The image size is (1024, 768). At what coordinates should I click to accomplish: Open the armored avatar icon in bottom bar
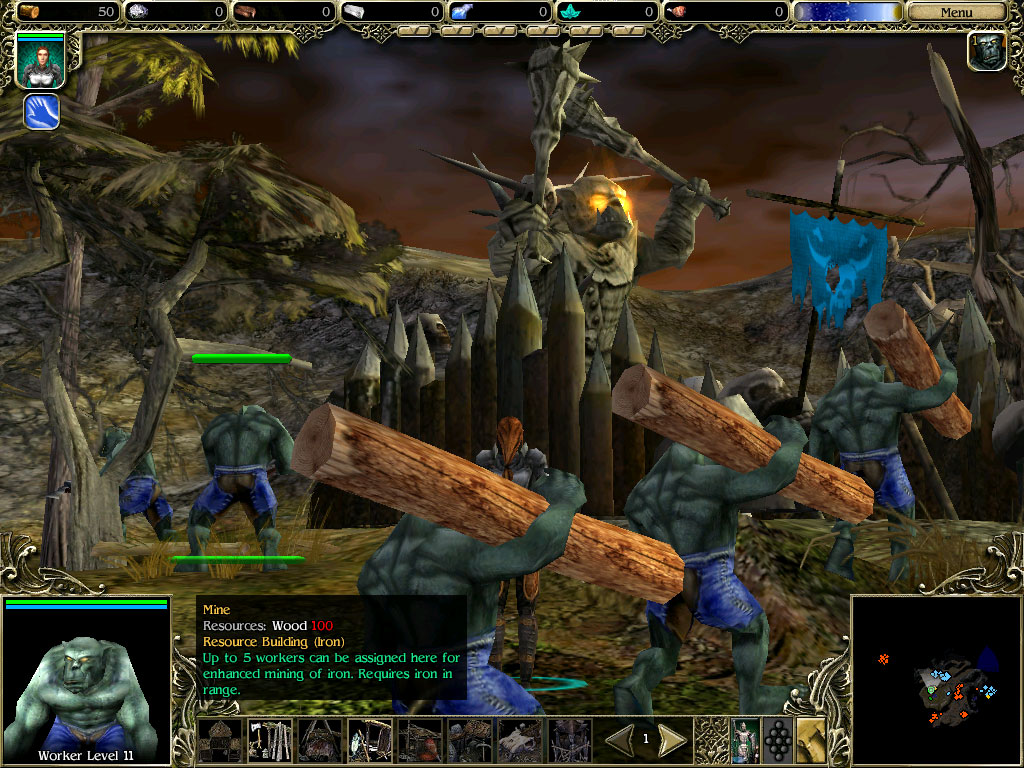pos(745,741)
